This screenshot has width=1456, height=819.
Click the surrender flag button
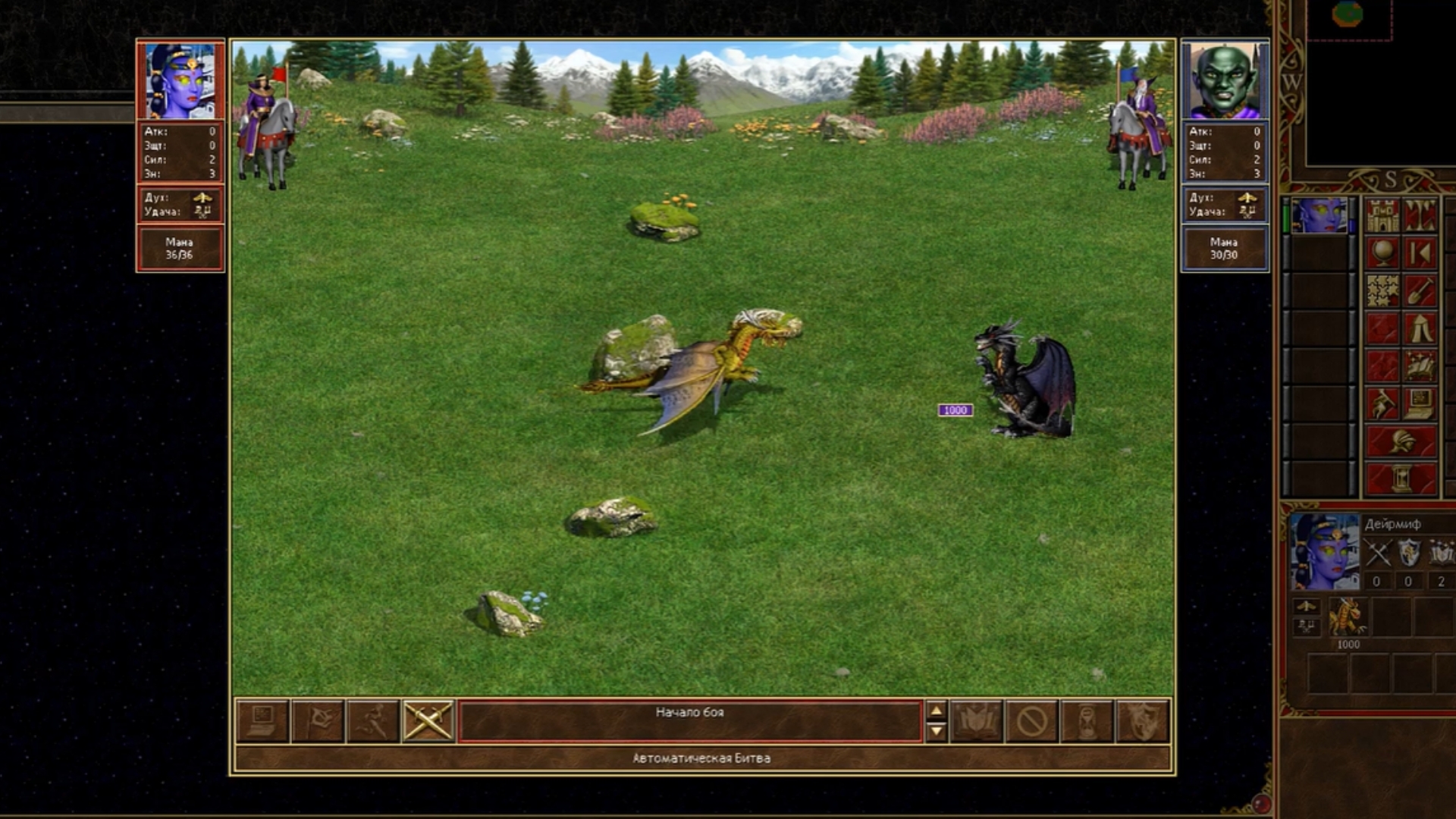pyautogui.click(x=318, y=720)
